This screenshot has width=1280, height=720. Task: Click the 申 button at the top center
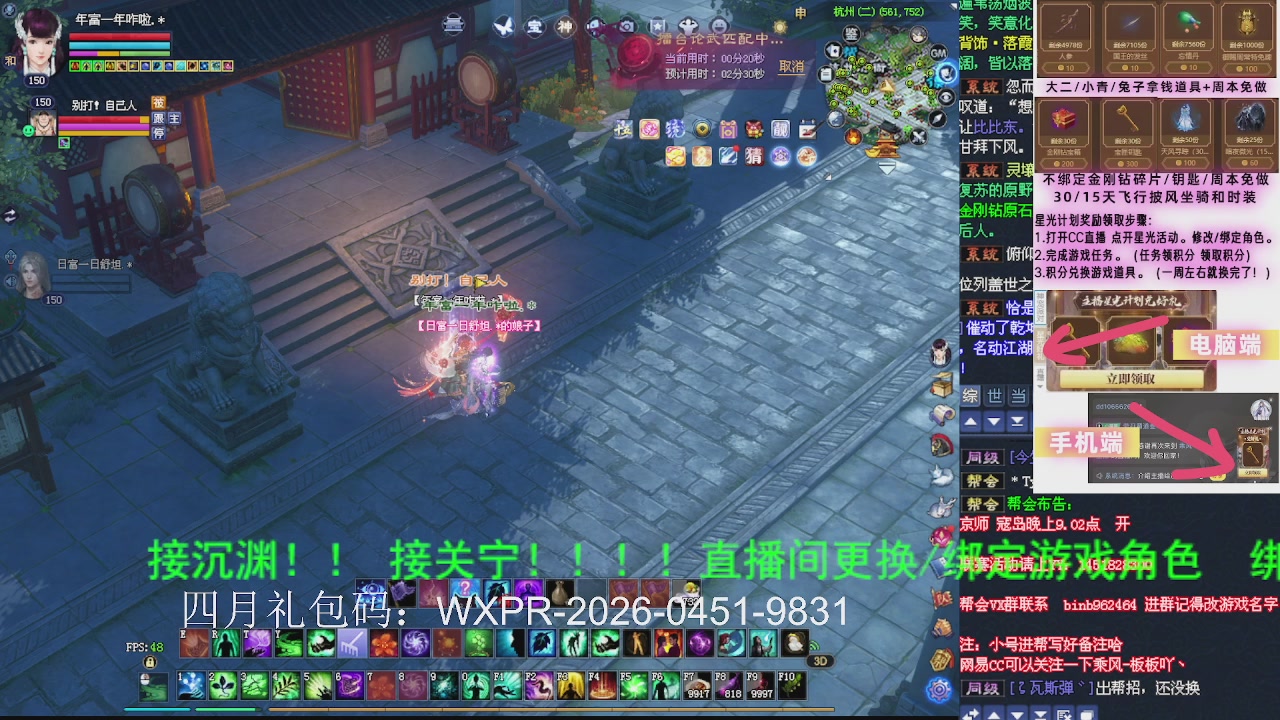click(x=799, y=13)
